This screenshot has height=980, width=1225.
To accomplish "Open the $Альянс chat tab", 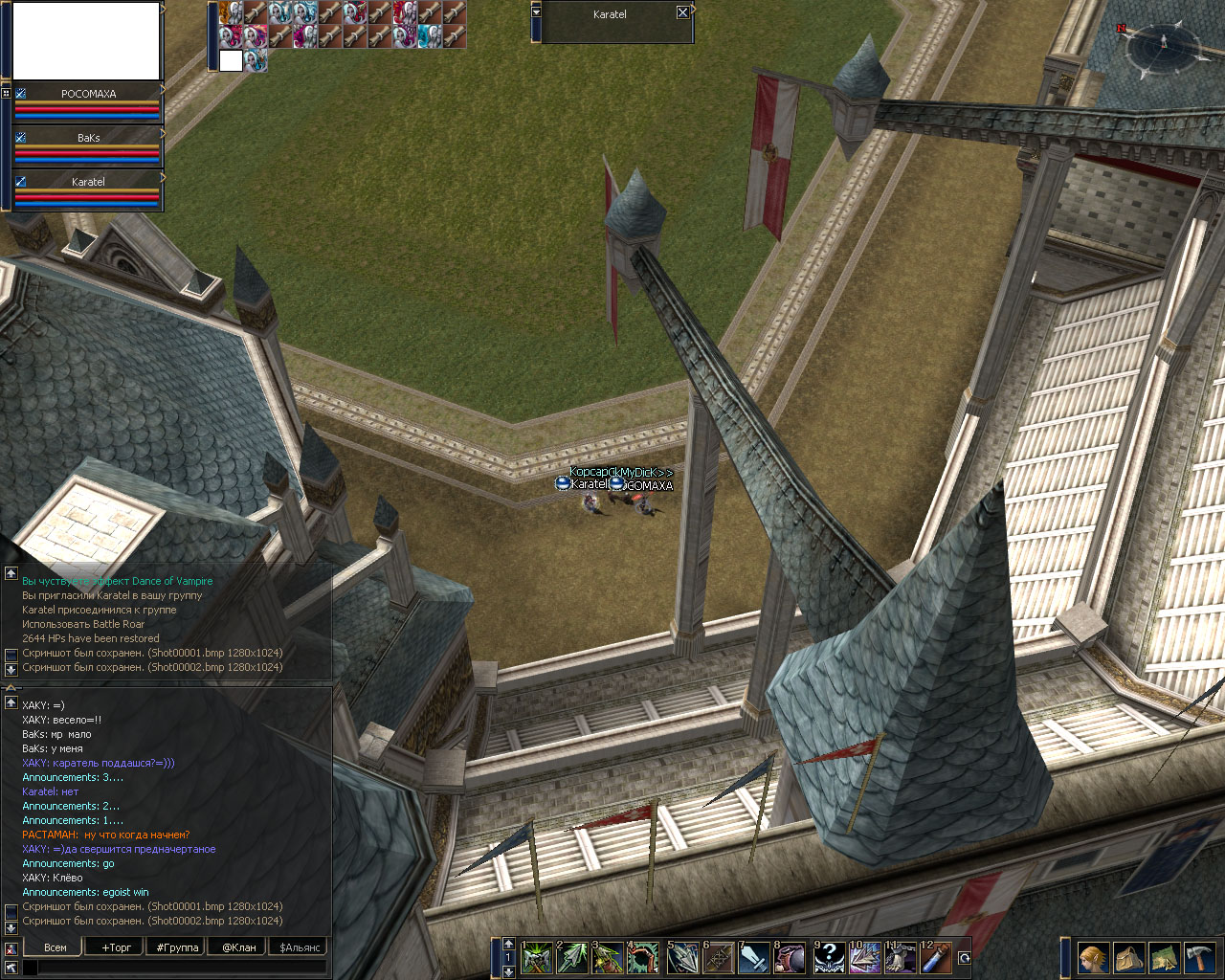I will coord(299,947).
